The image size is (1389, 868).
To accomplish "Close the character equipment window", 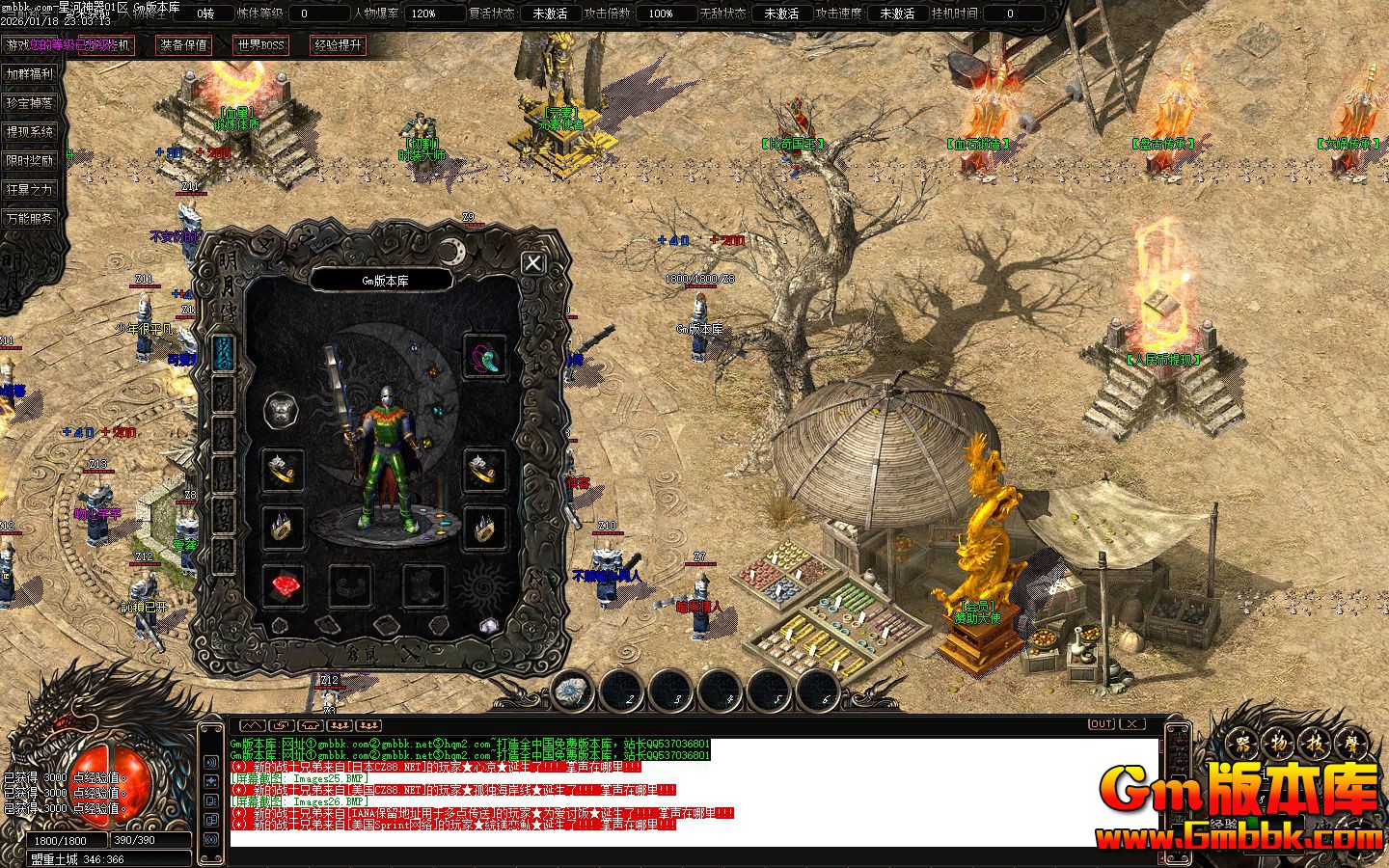I will coord(532,262).
